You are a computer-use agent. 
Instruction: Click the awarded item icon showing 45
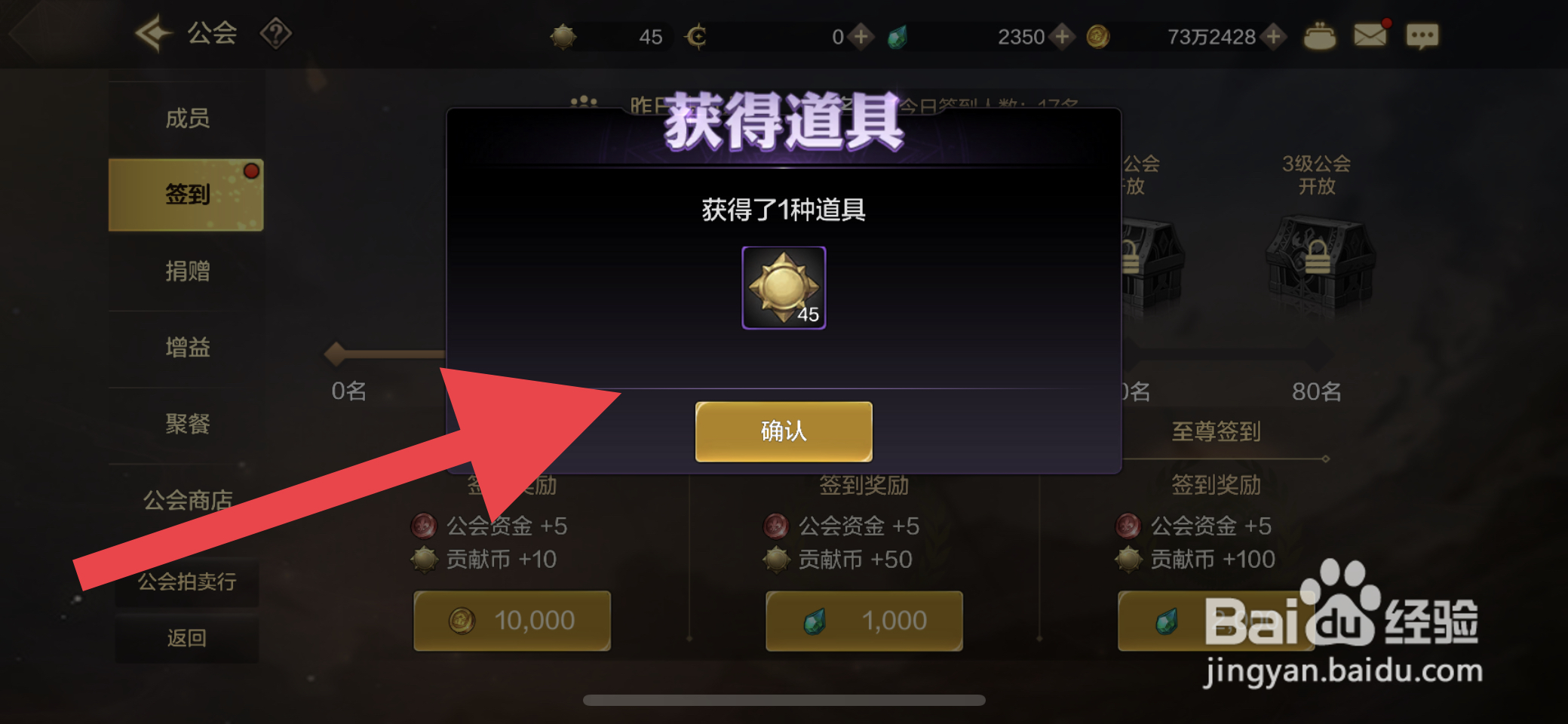point(783,287)
